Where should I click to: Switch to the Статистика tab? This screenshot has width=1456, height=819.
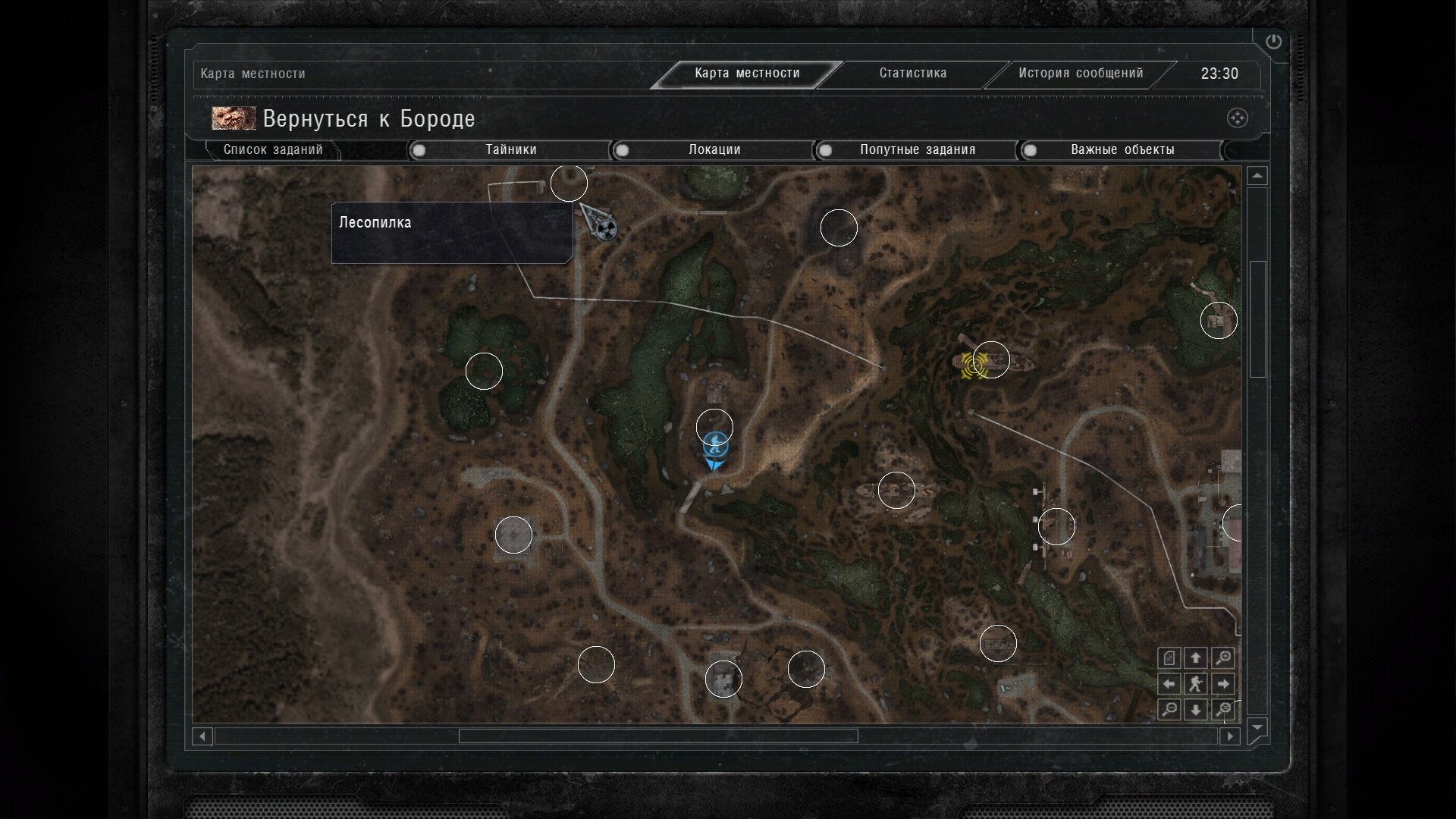click(912, 74)
